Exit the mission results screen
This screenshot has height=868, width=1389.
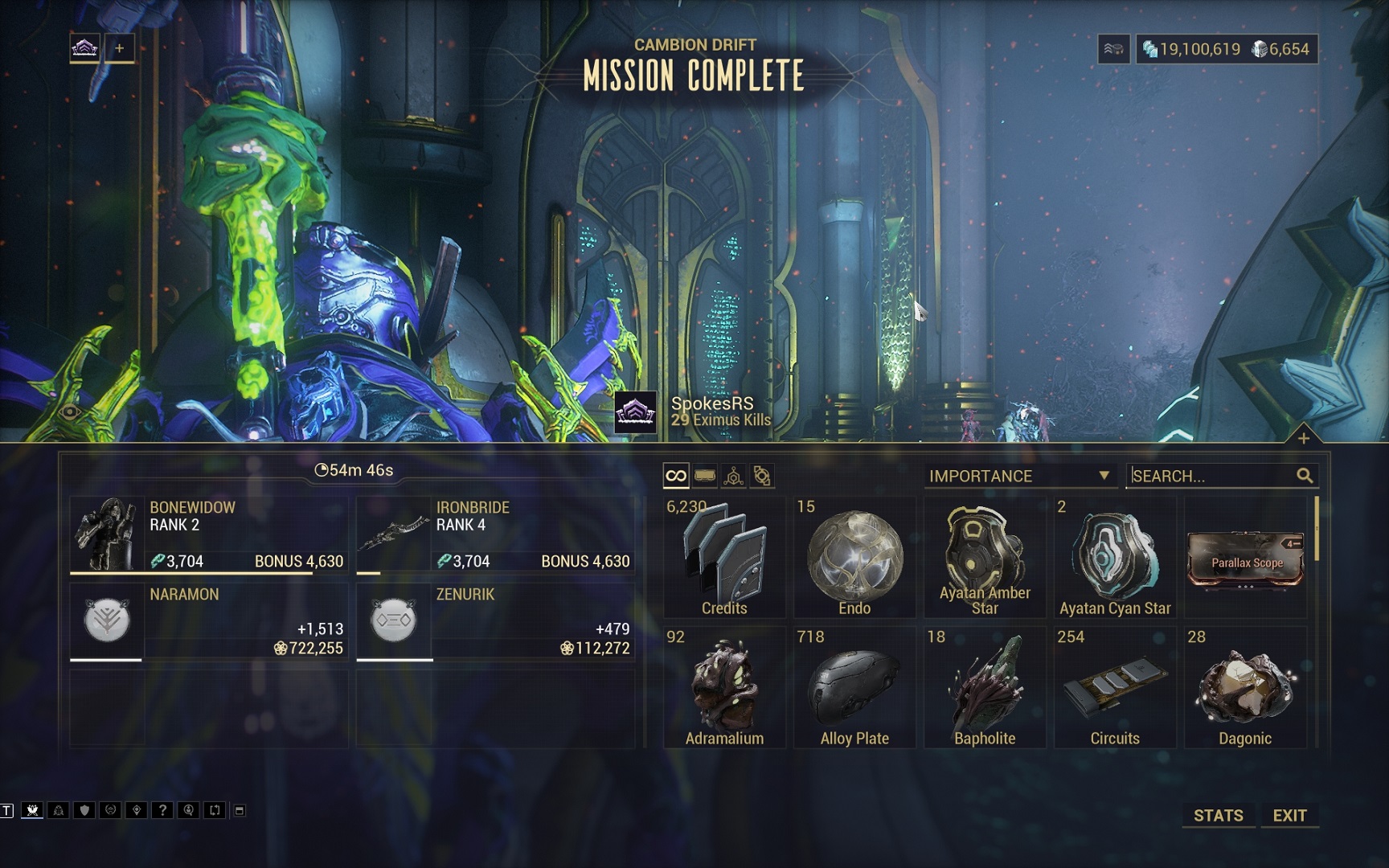click(1289, 815)
